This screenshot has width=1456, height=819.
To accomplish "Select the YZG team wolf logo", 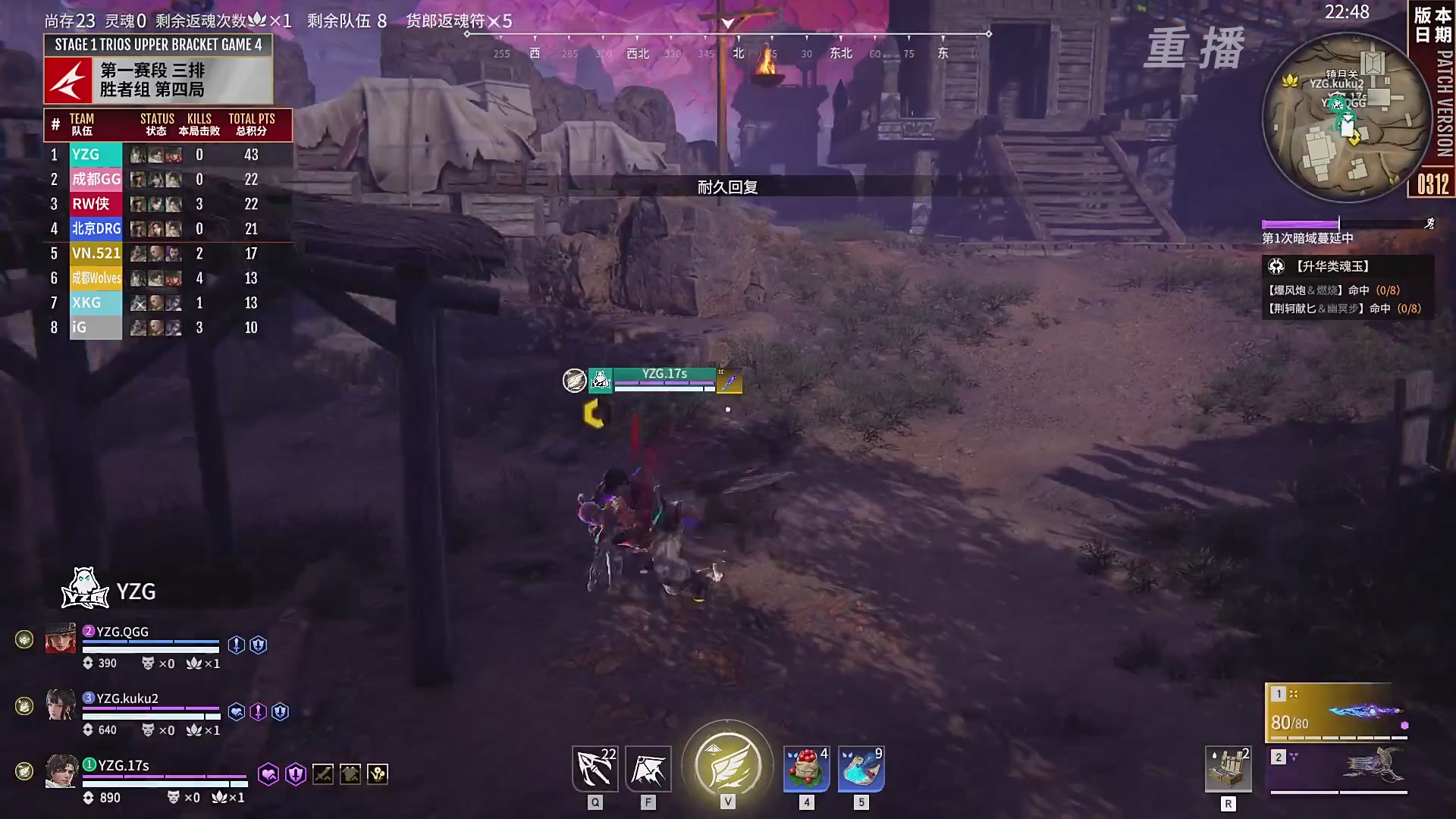I will pyautogui.click(x=83, y=588).
